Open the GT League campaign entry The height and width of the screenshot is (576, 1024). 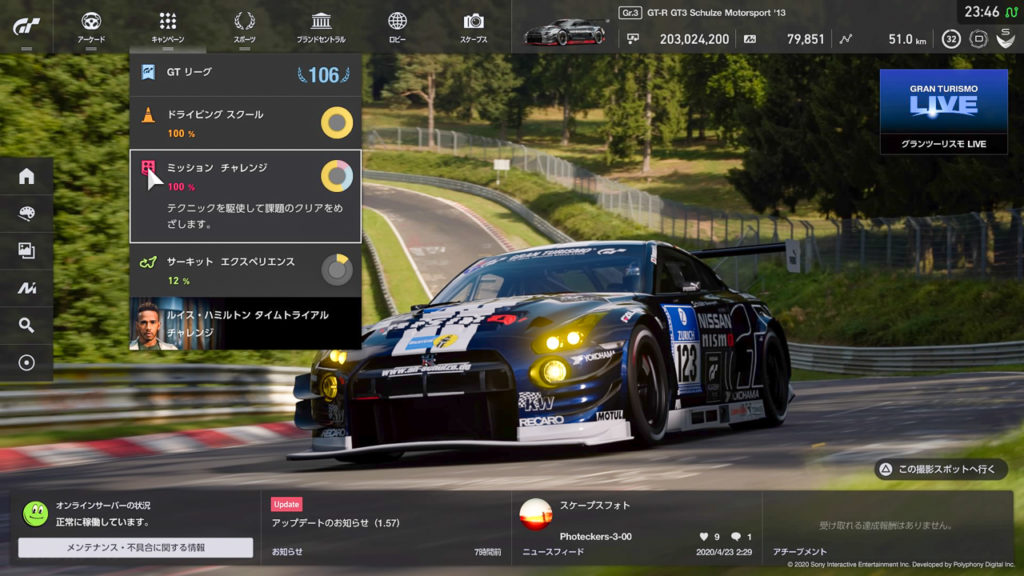tap(245, 74)
